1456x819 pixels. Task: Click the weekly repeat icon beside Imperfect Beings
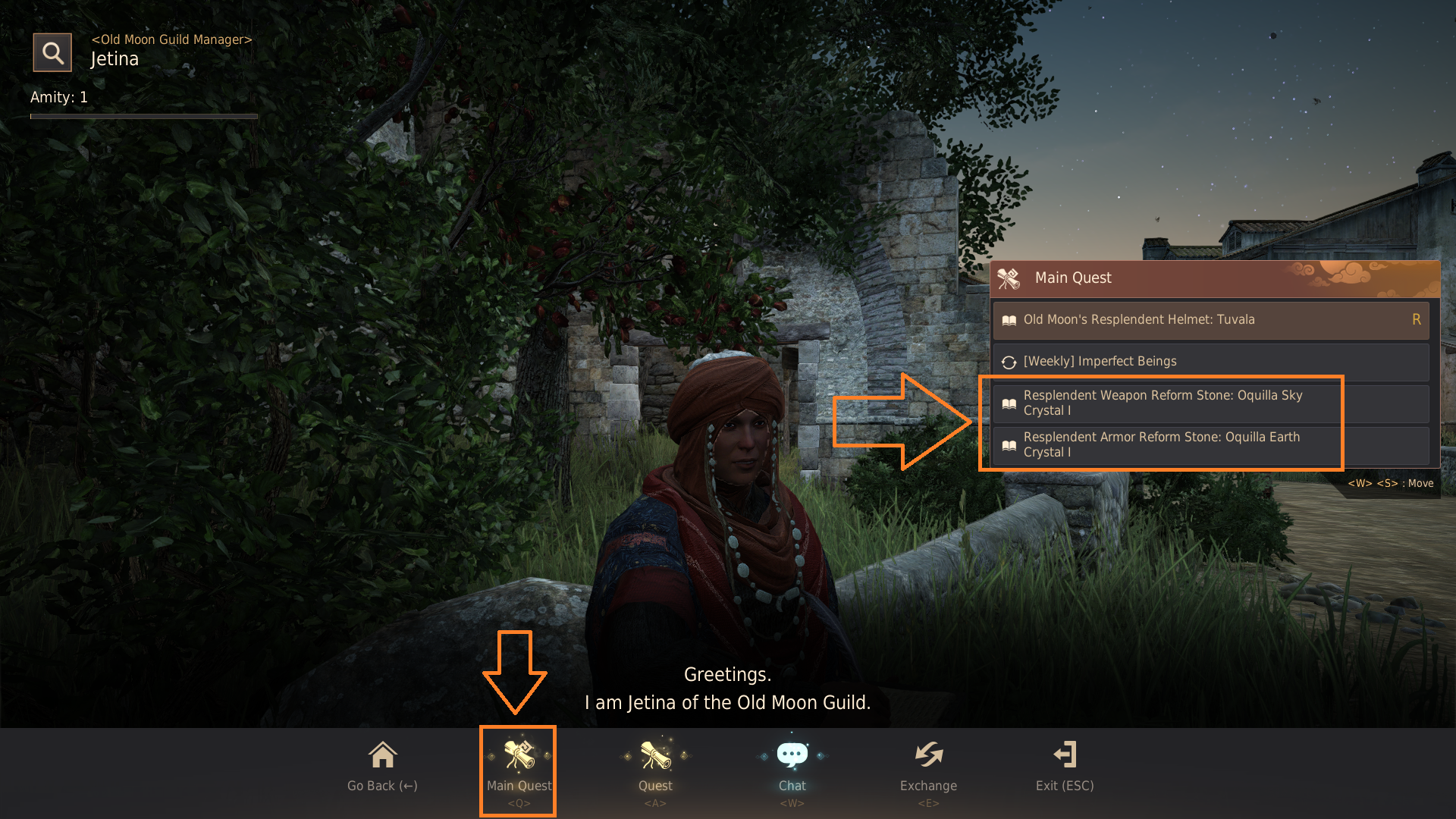(1009, 362)
